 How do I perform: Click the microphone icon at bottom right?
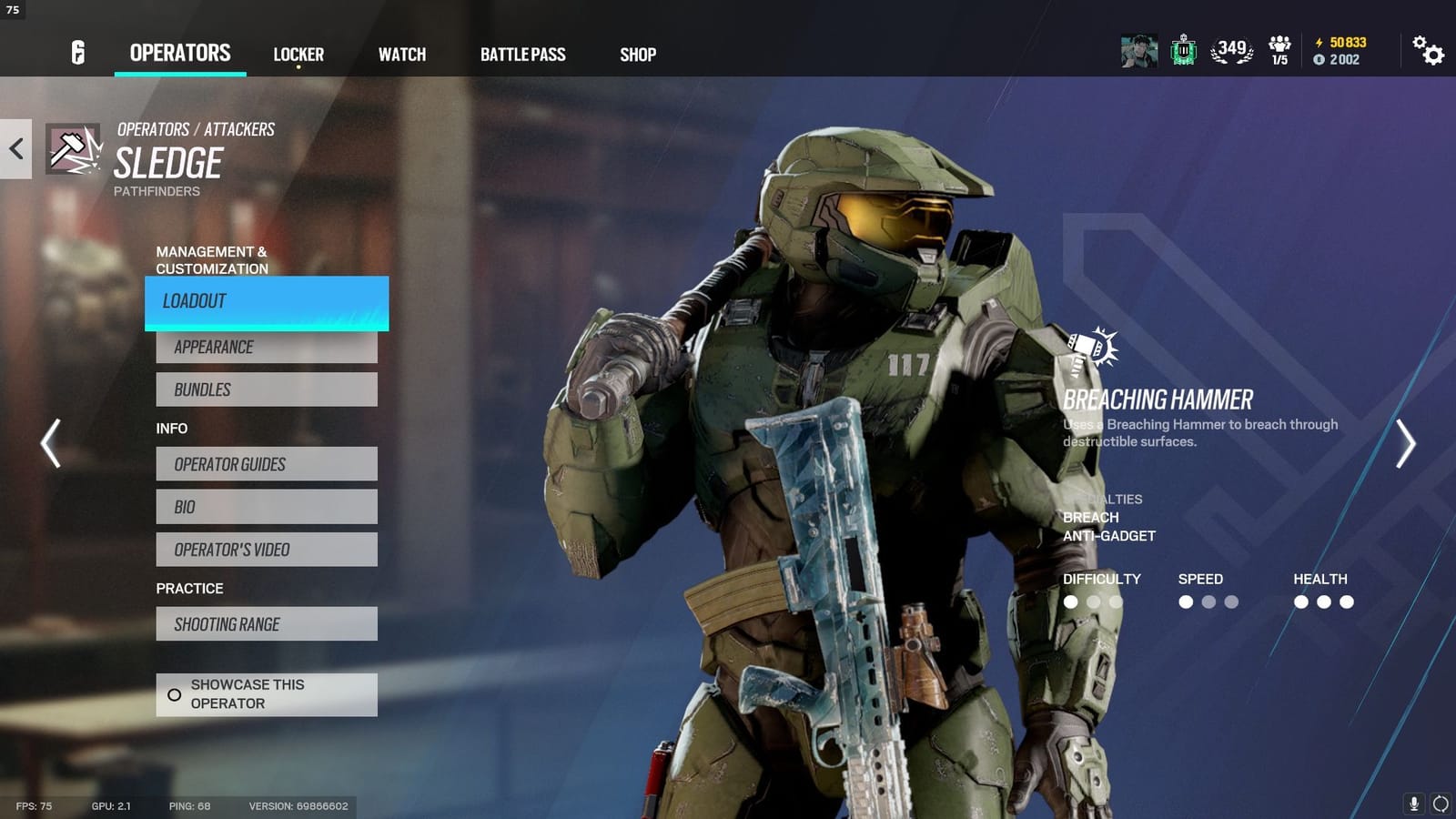(x=1416, y=803)
